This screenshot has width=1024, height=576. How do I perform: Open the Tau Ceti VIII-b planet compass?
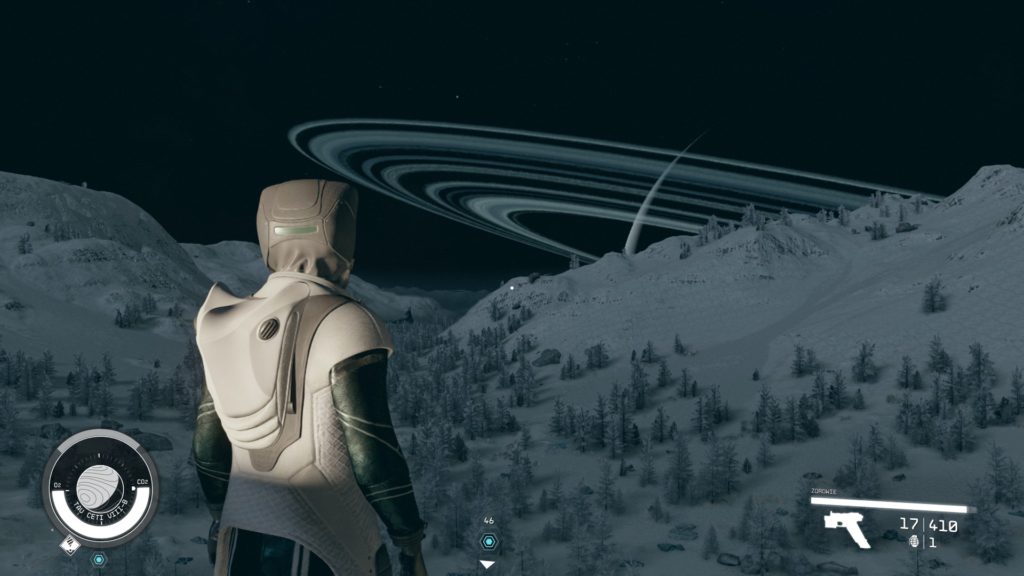(100, 488)
